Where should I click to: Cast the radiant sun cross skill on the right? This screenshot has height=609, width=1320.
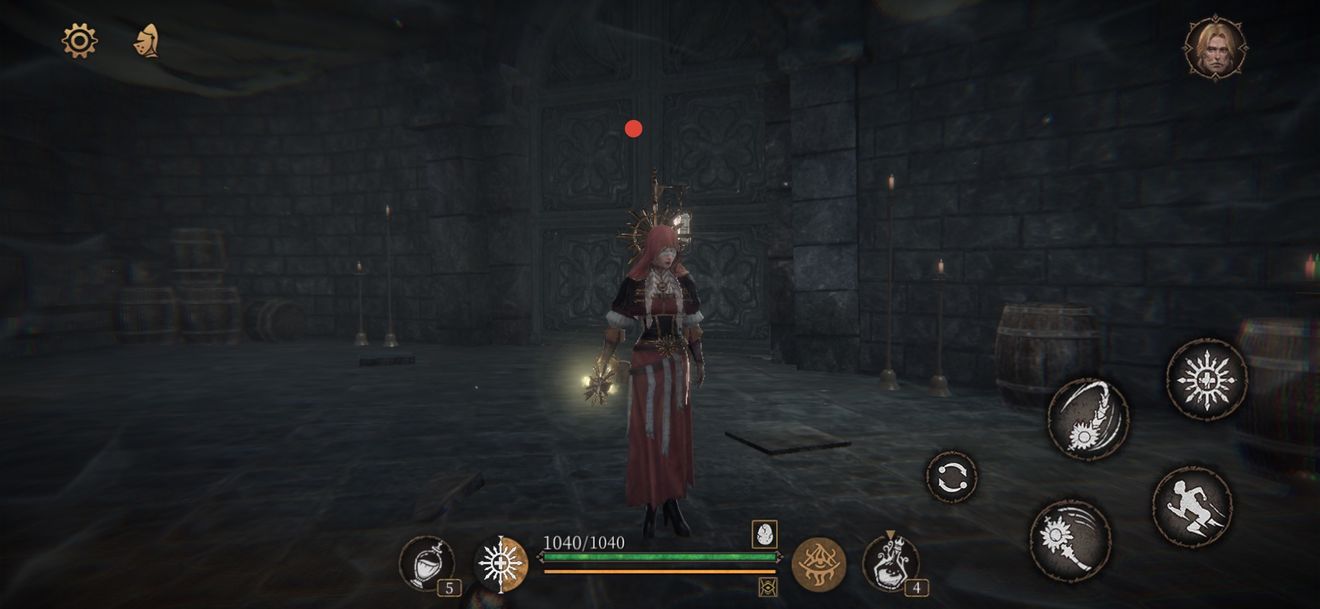1206,379
